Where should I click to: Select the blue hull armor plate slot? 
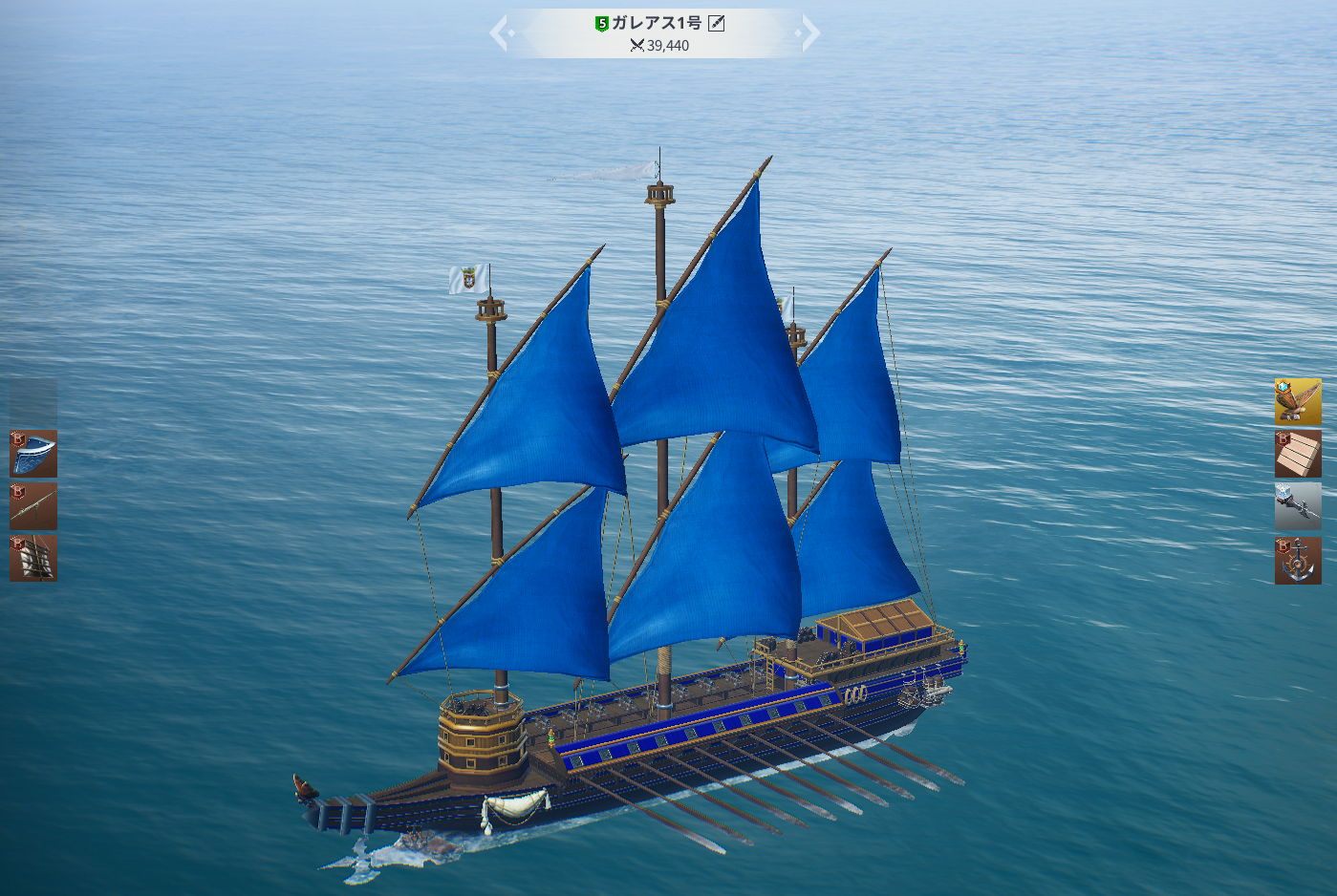33,454
